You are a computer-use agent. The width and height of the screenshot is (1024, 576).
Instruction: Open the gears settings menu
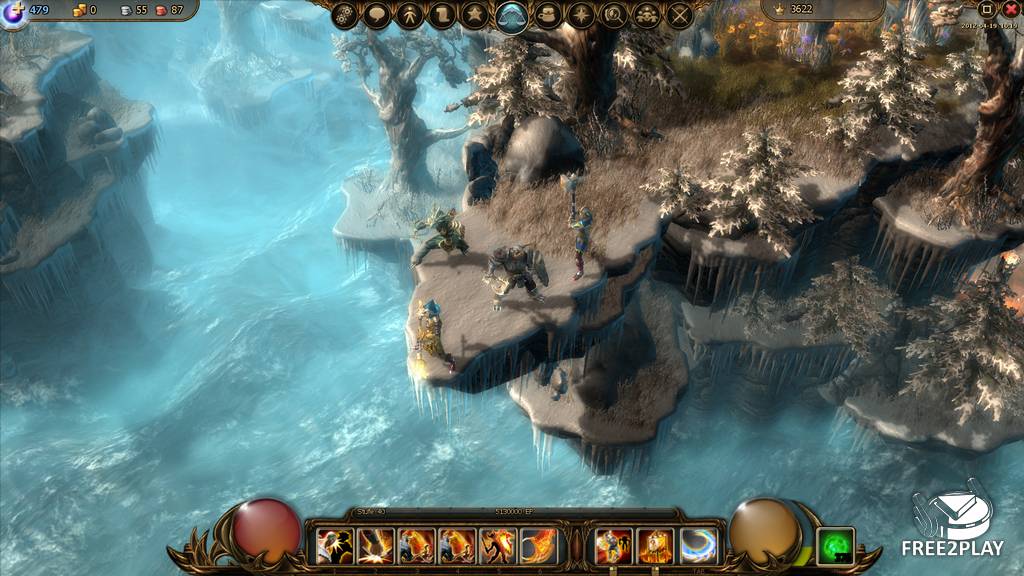(x=345, y=15)
